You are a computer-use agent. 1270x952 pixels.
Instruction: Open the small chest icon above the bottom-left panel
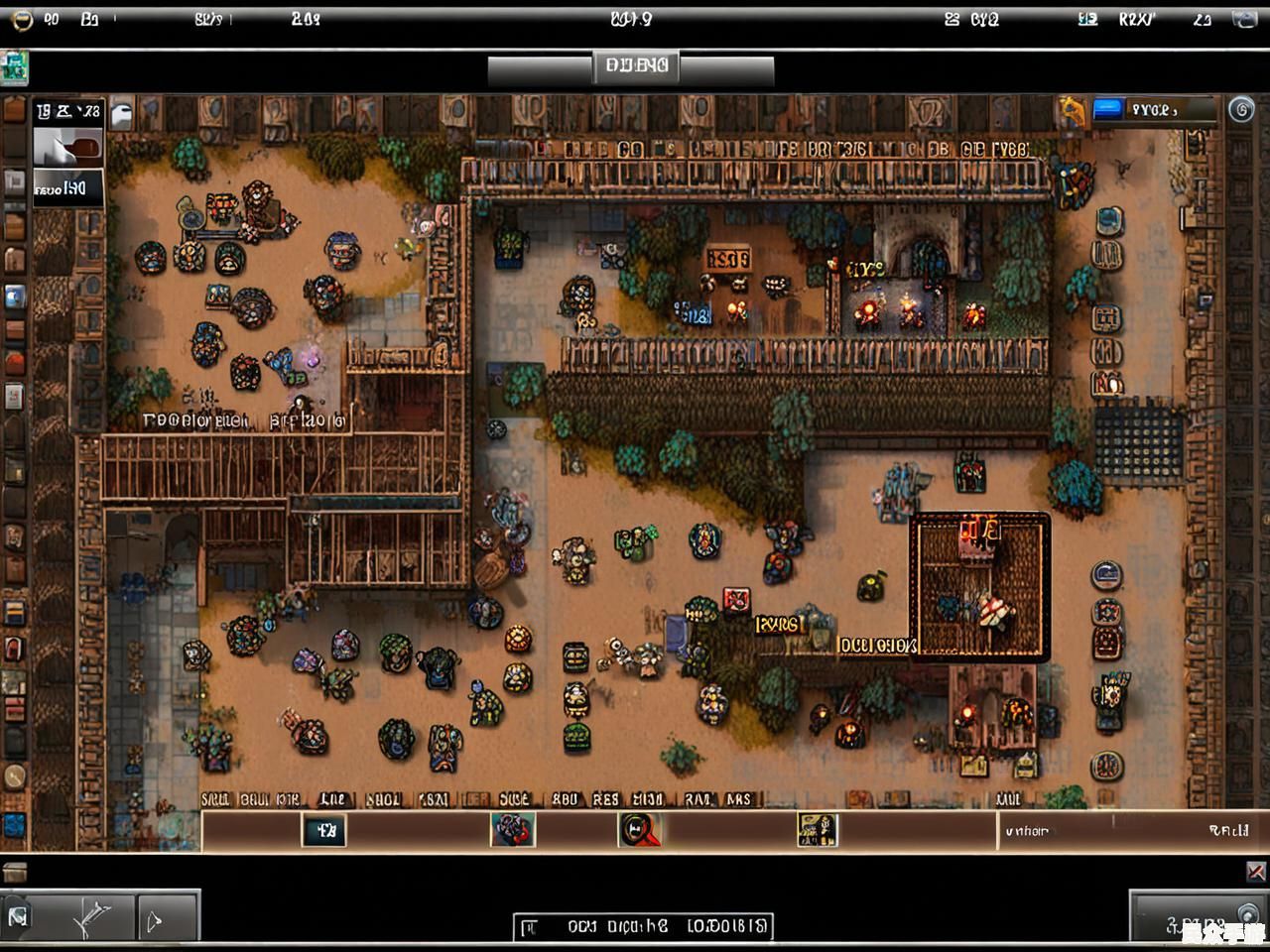click(x=14, y=873)
